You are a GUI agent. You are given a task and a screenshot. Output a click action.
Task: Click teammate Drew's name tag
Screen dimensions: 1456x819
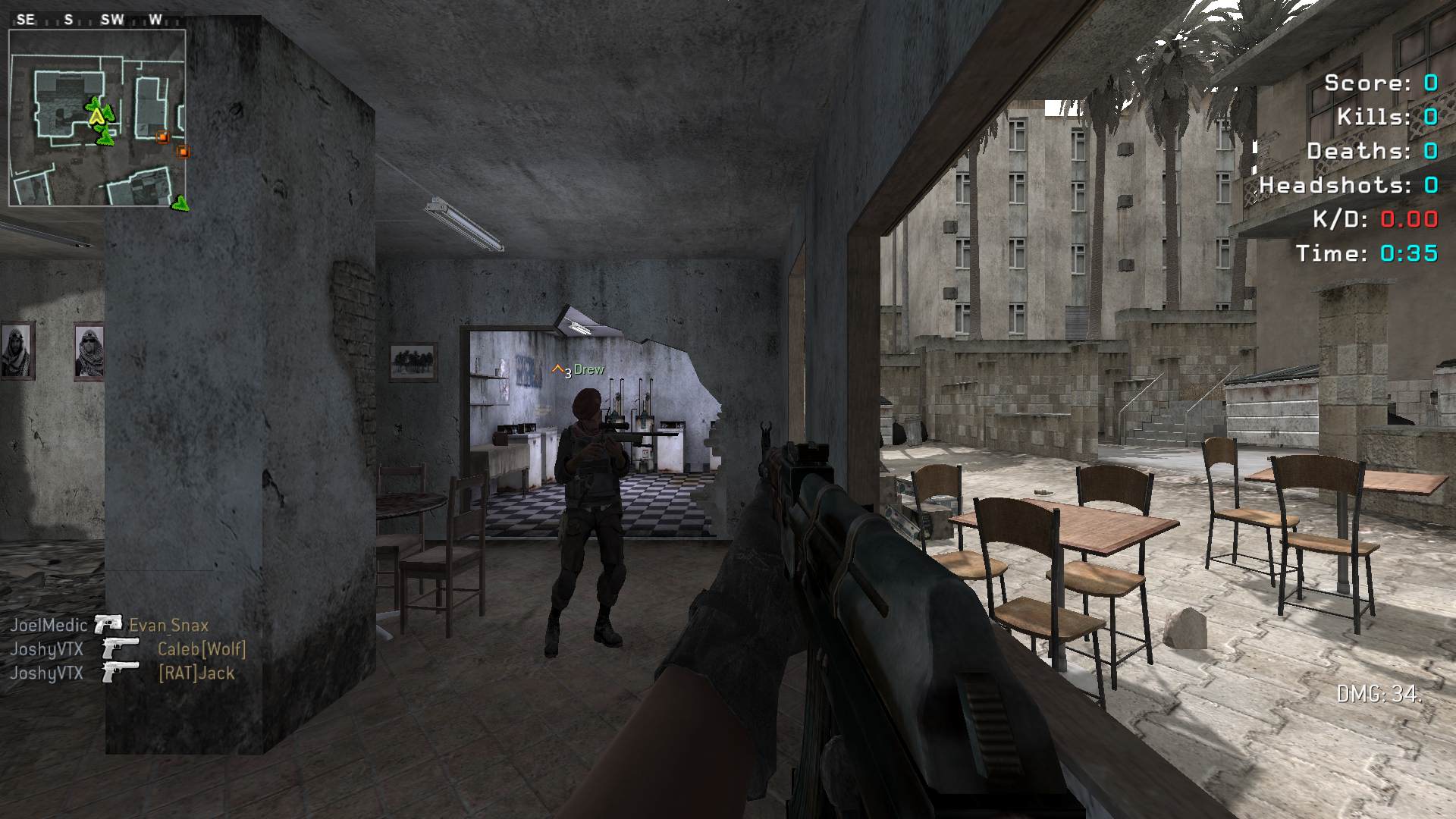pos(588,369)
